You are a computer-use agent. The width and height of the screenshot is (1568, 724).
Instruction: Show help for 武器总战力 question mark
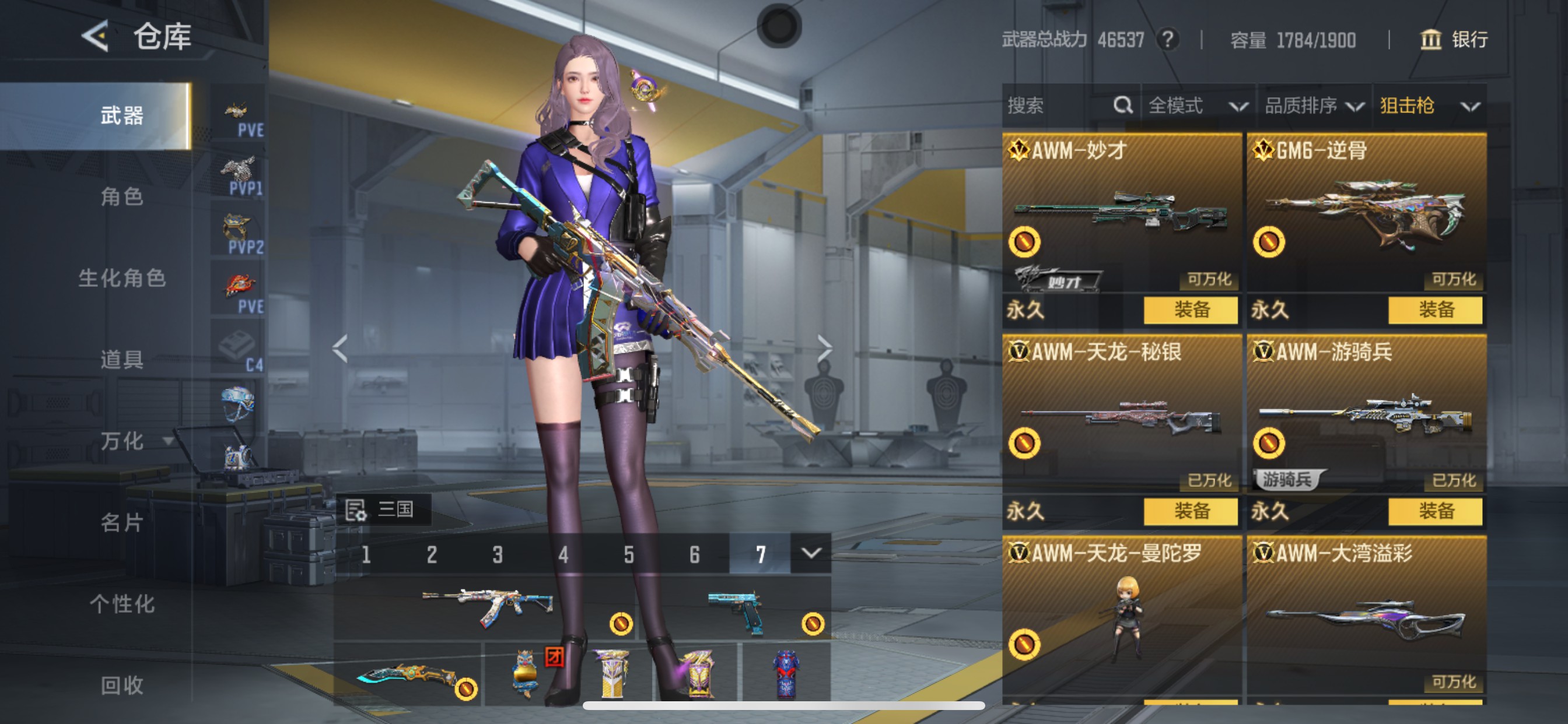[x=1167, y=40]
